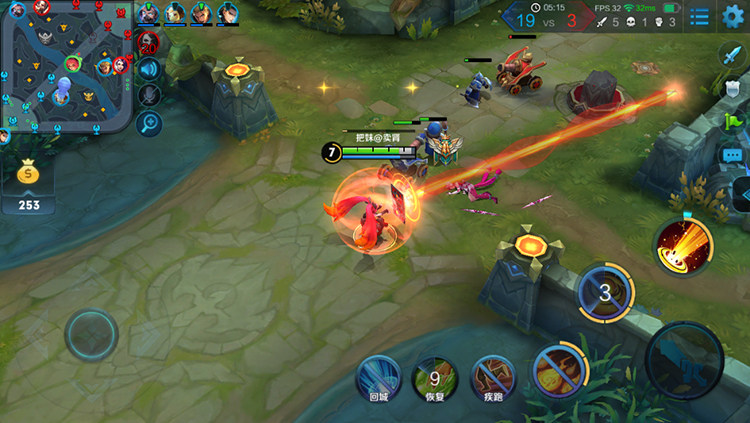750x423 pixels.
Task: Select the first teammate portrait atop the screen
Action: (x=149, y=13)
